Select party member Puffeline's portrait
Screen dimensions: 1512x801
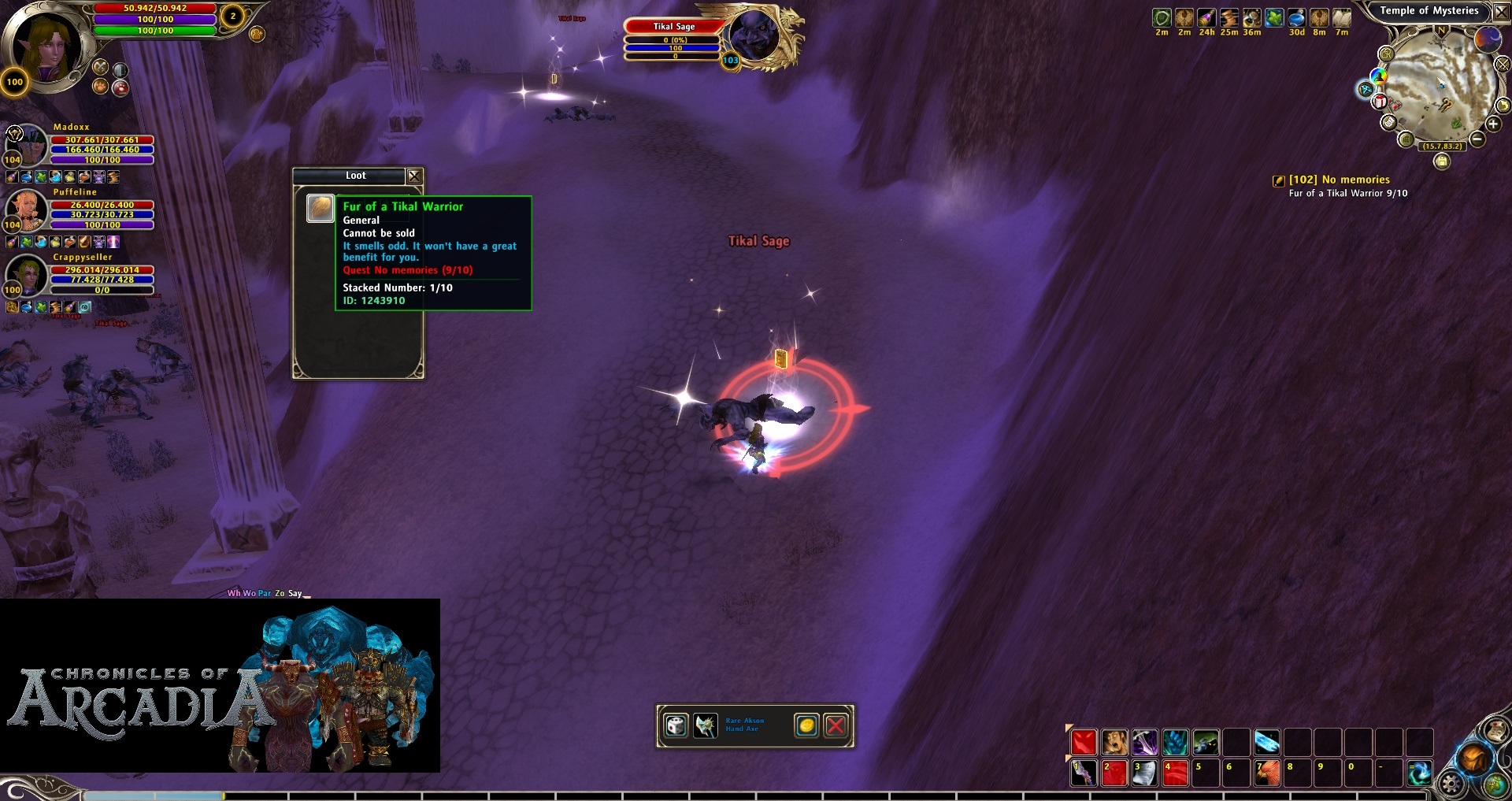pyautogui.click(x=26, y=208)
